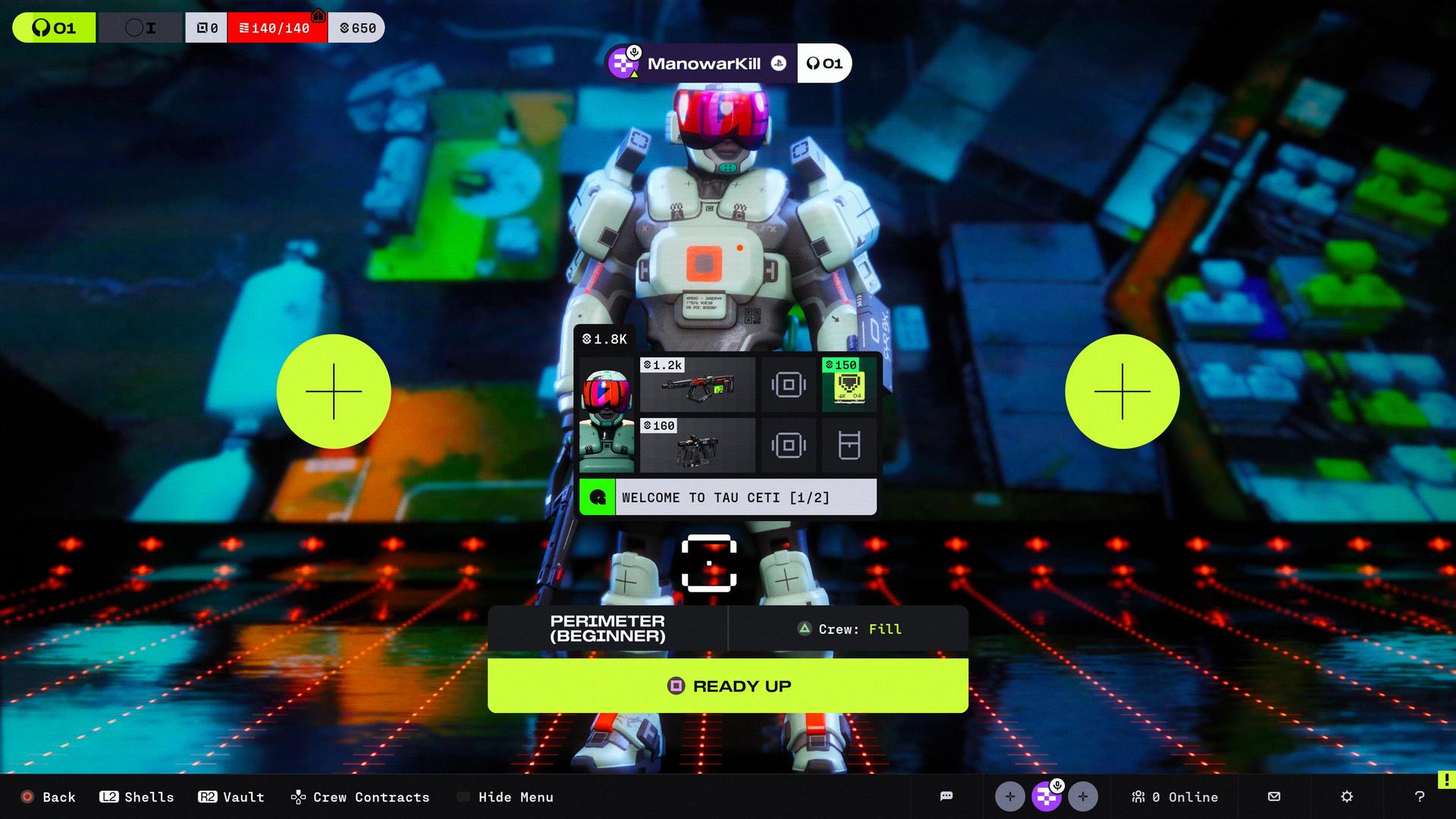Open the mail inbox icon
The height and width of the screenshot is (819, 1456).
1274,796
